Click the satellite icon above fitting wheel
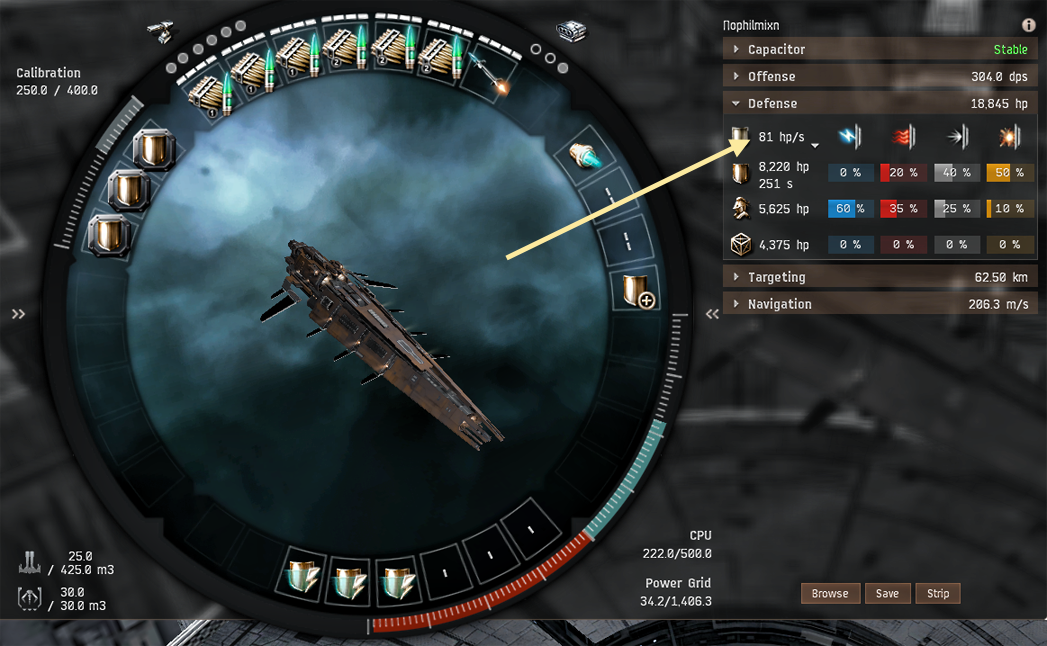 click(158, 30)
